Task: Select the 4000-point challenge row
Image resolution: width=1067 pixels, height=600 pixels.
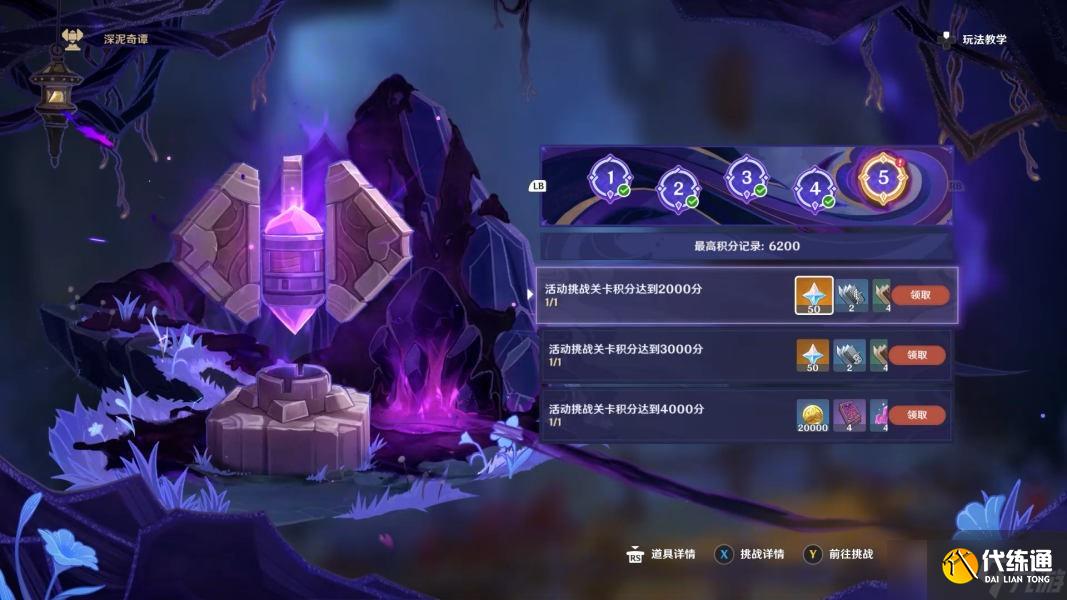Action: coord(660,414)
